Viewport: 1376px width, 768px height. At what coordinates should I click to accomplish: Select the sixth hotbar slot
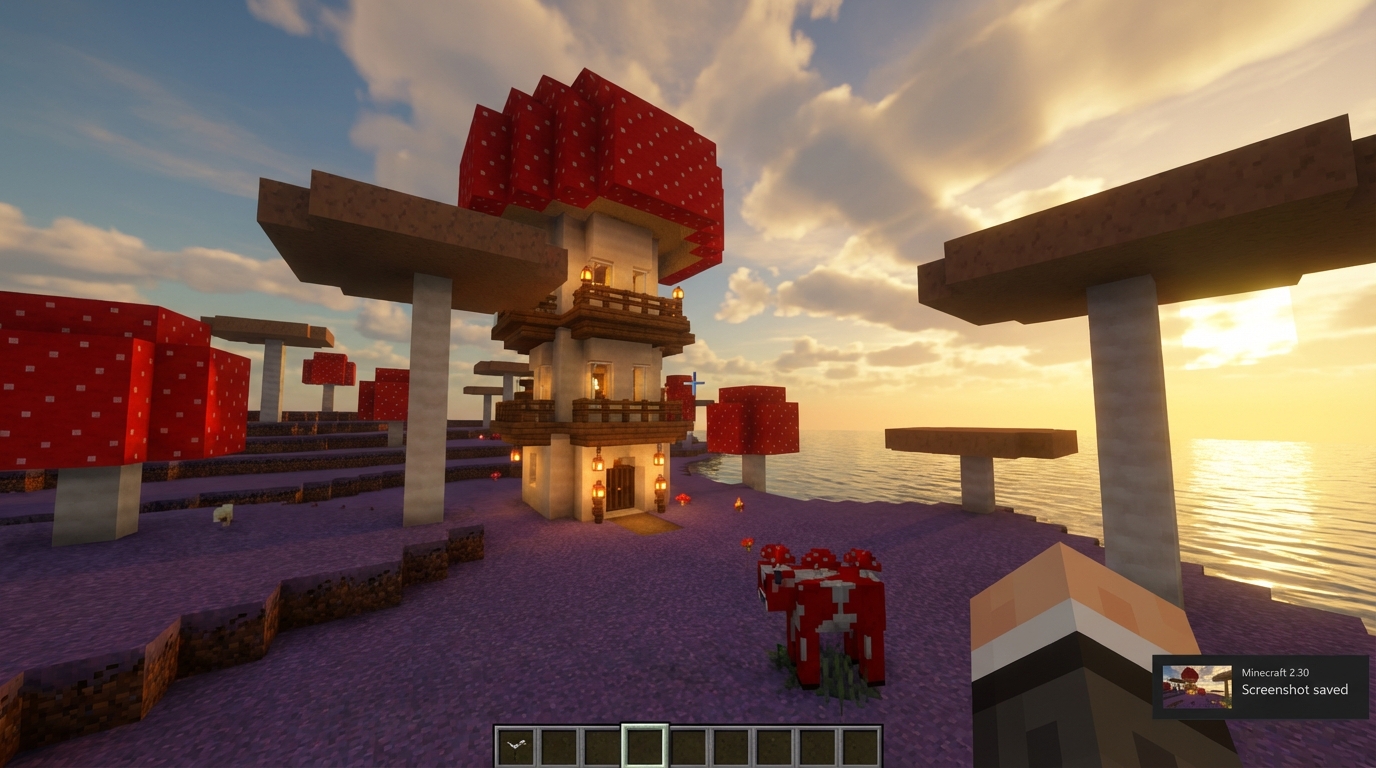[x=729, y=746]
